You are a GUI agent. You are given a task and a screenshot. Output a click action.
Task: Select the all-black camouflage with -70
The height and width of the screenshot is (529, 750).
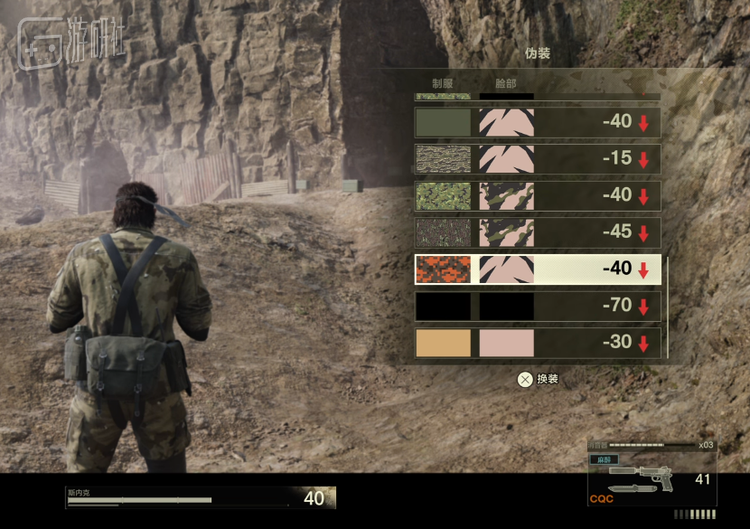point(537,306)
